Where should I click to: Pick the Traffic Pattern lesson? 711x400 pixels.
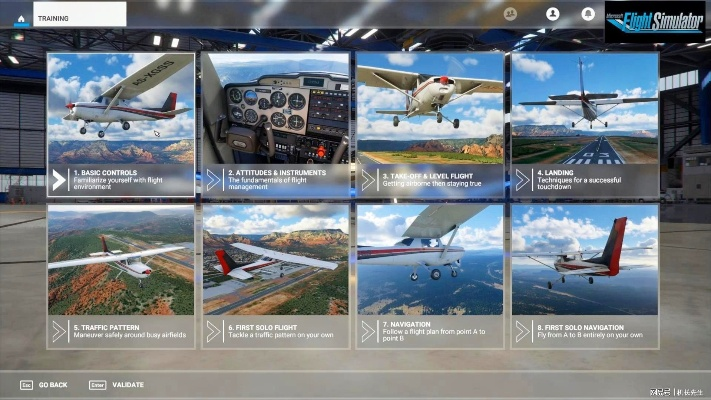point(121,276)
